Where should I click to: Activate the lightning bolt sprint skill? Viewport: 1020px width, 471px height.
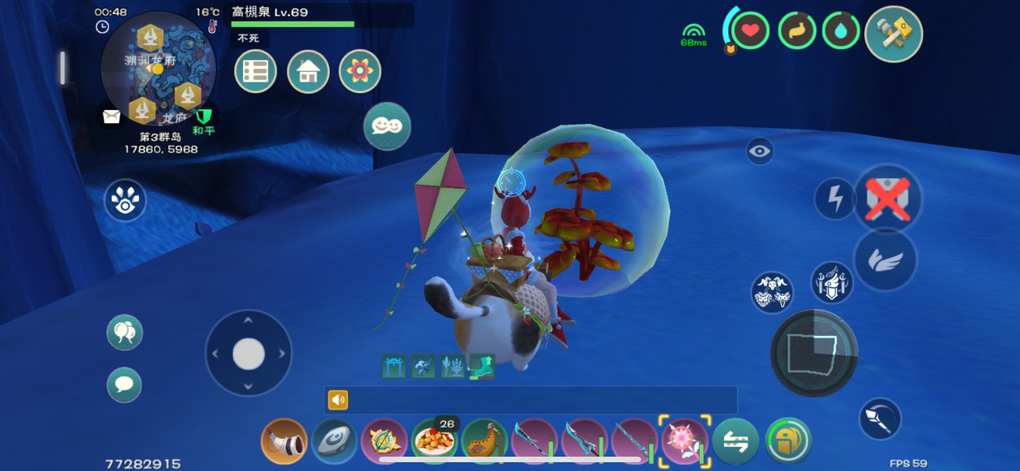(834, 199)
